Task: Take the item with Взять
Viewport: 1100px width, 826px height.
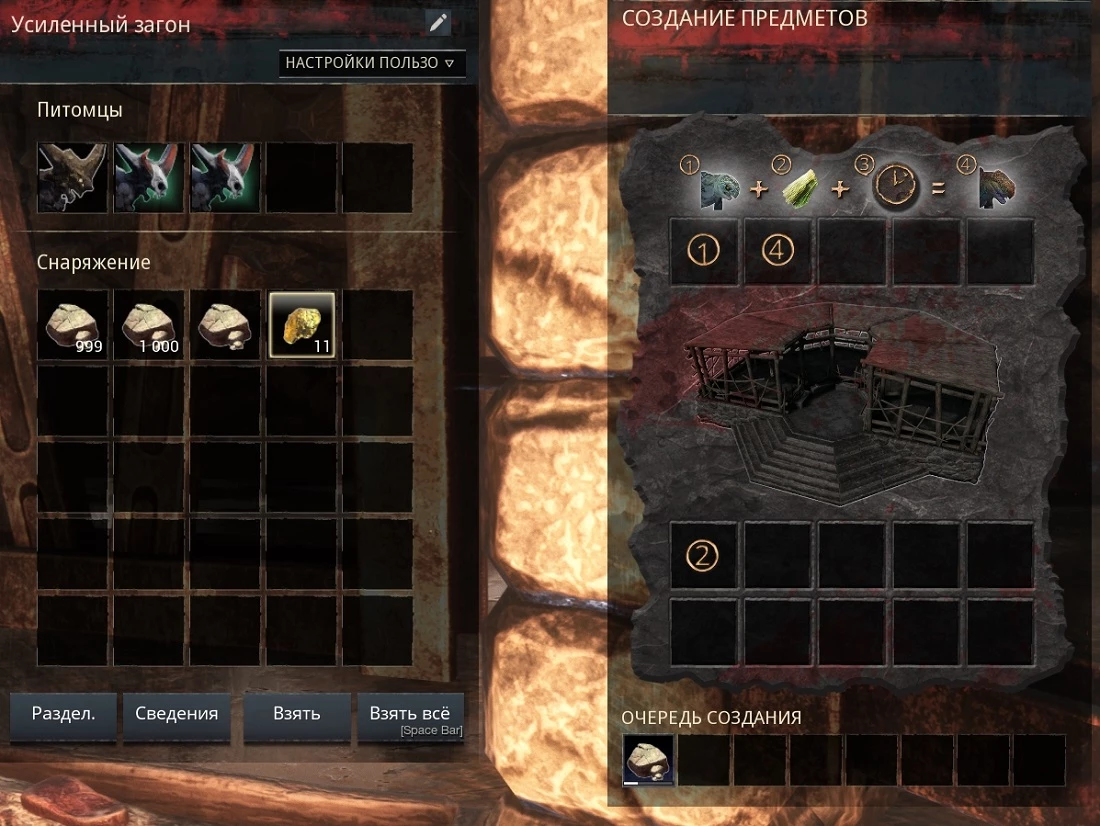Action: (x=297, y=714)
